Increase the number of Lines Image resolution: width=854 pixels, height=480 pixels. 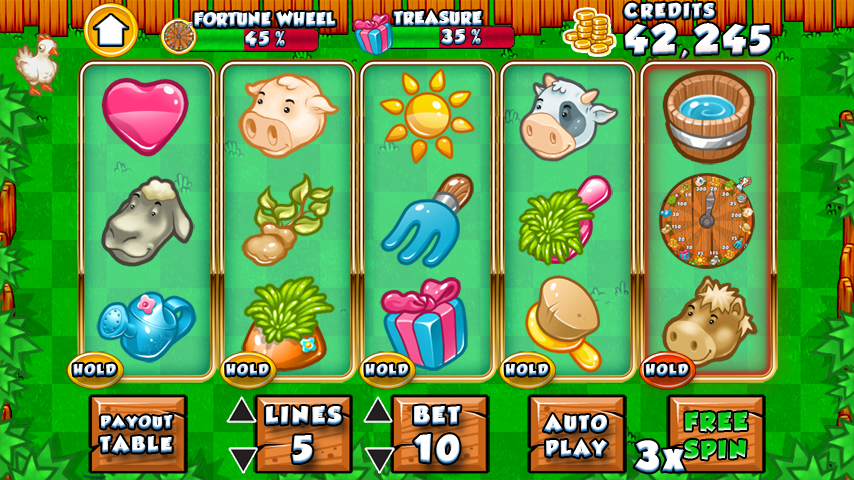pyautogui.click(x=241, y=410)
